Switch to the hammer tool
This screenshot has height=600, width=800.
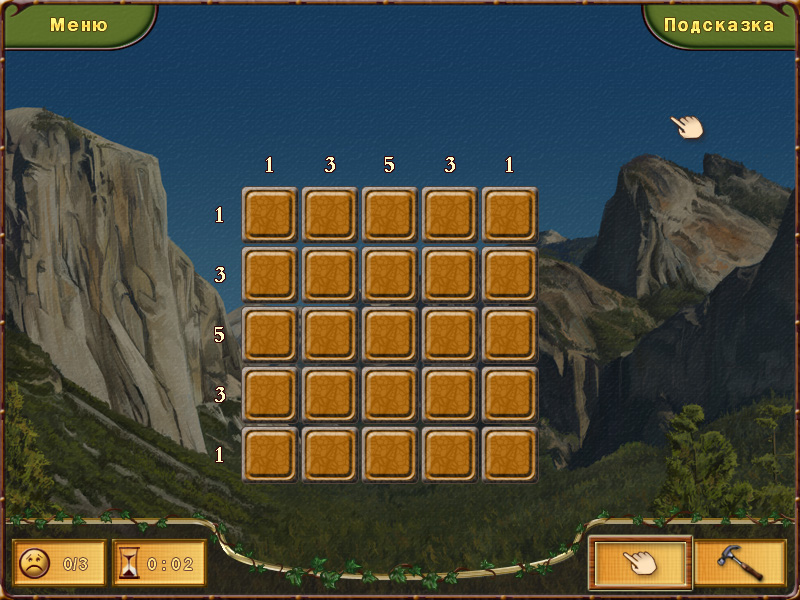point(740,563)
